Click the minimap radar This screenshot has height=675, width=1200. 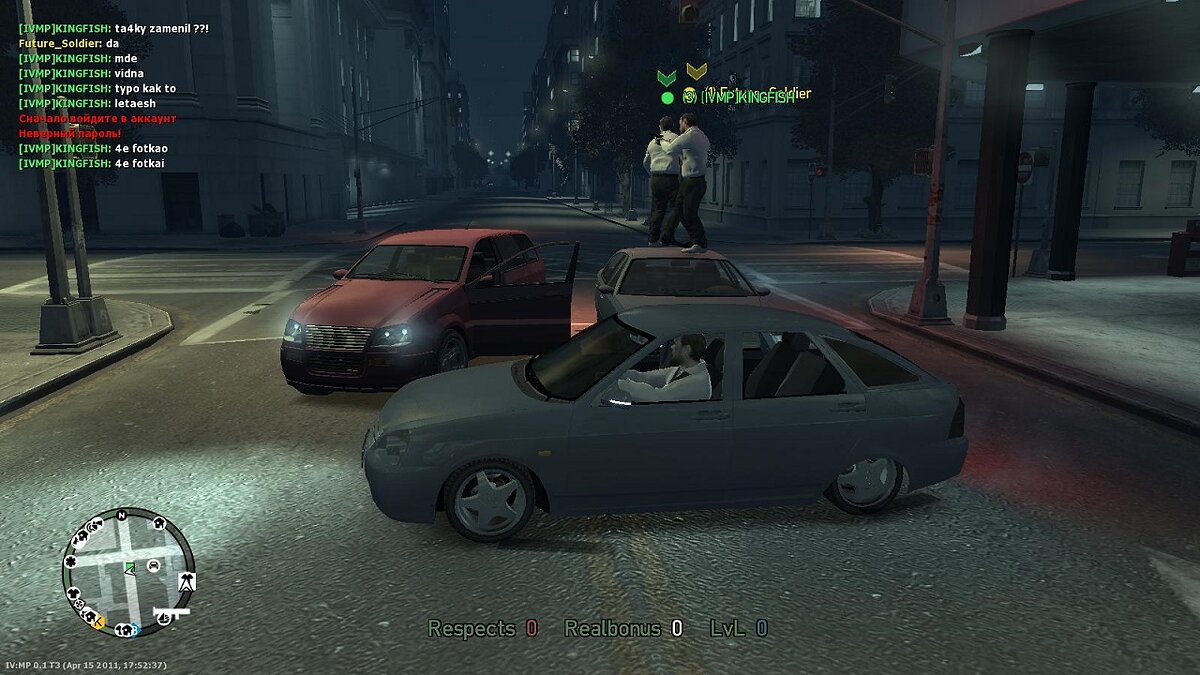click(x=126, y=572)
